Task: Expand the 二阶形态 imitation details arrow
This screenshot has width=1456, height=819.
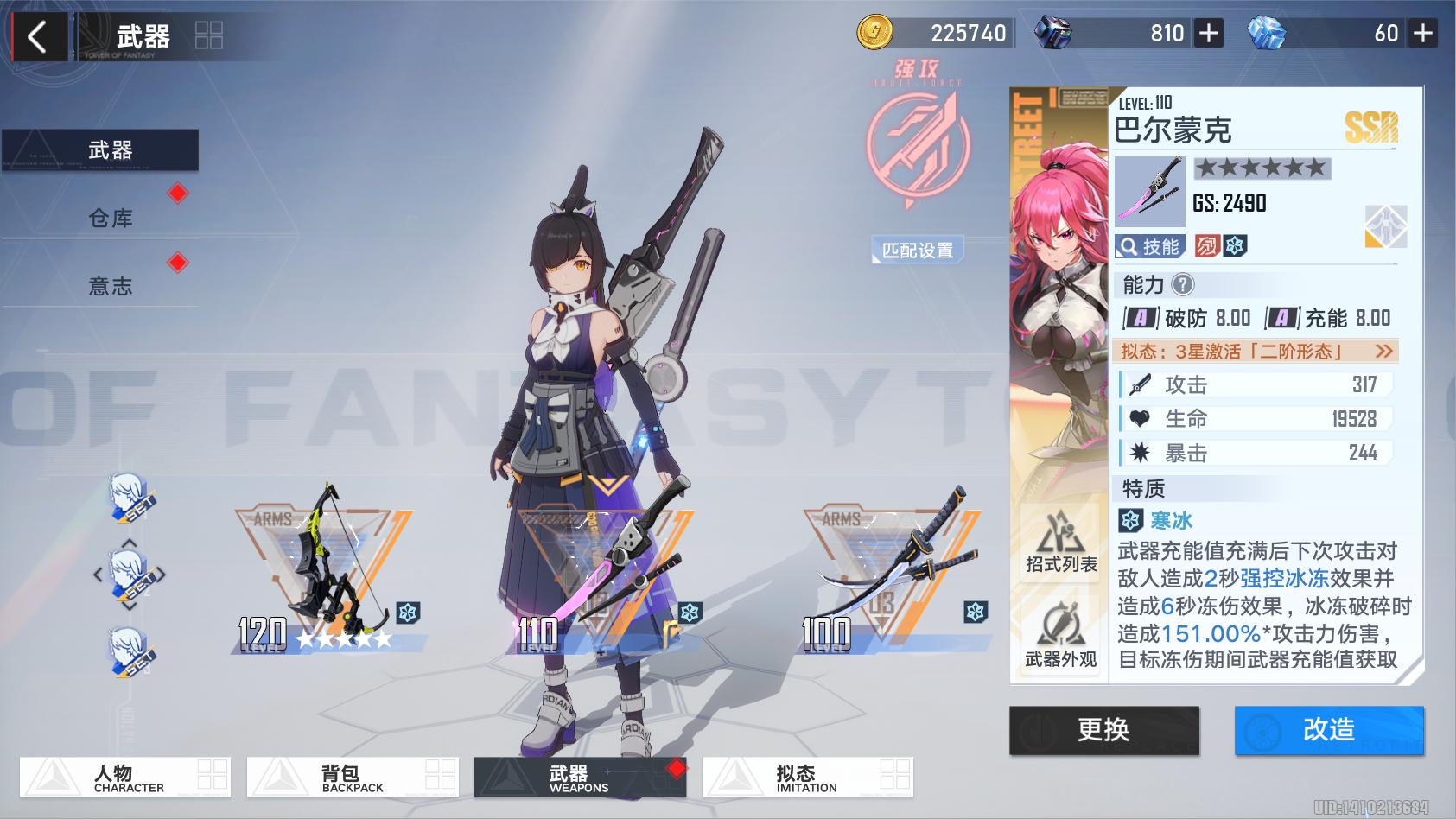Action: click(1383, 352)
